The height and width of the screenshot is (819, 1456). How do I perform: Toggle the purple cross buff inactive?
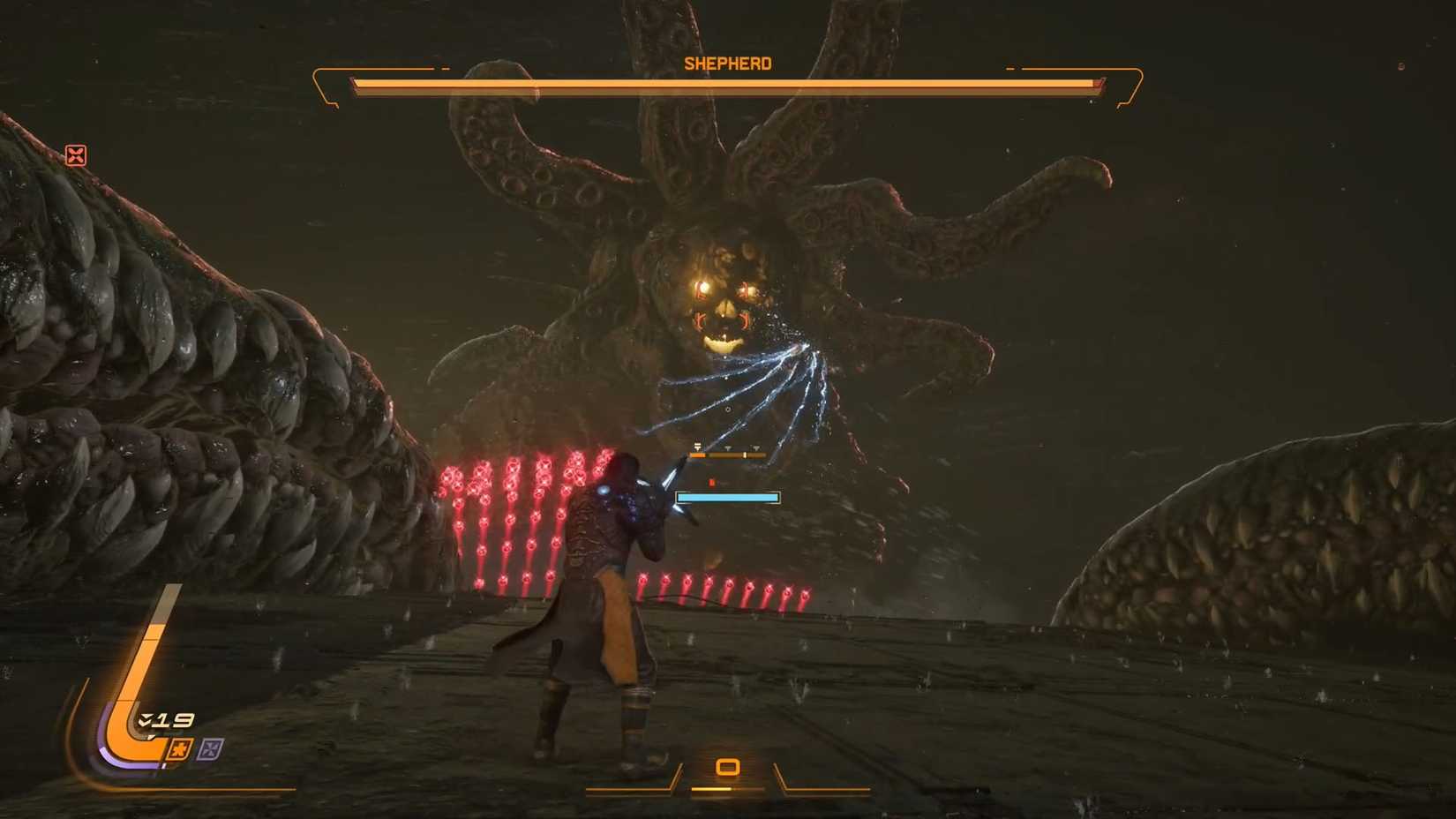click(212, 748)
